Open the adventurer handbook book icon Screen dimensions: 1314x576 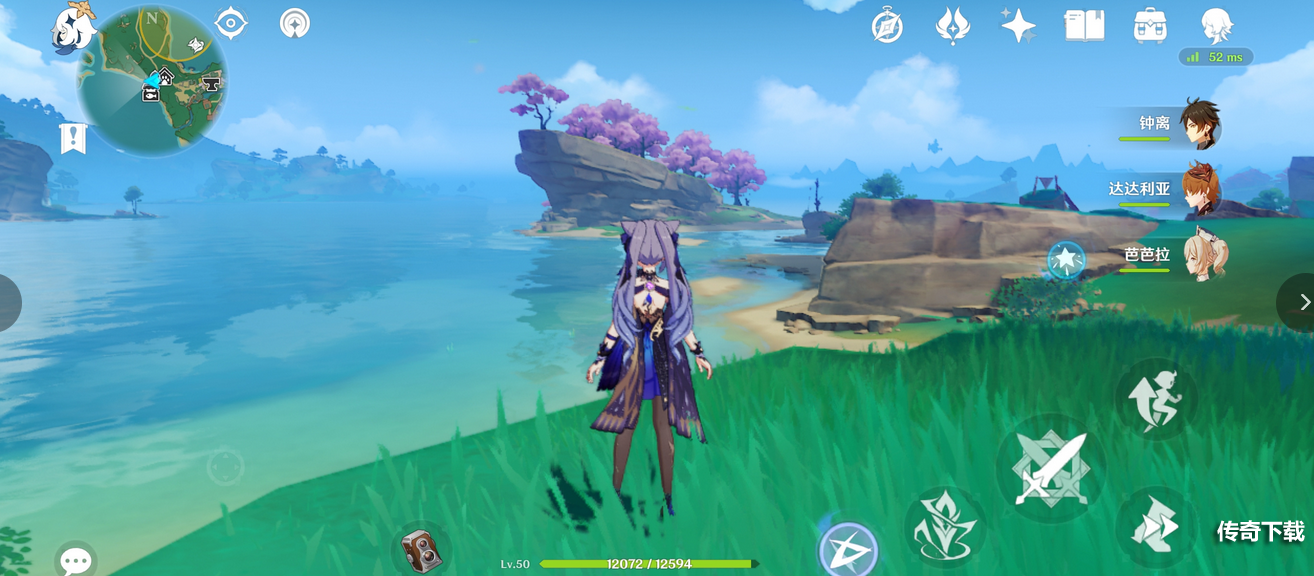click(x=1084, y=26)
